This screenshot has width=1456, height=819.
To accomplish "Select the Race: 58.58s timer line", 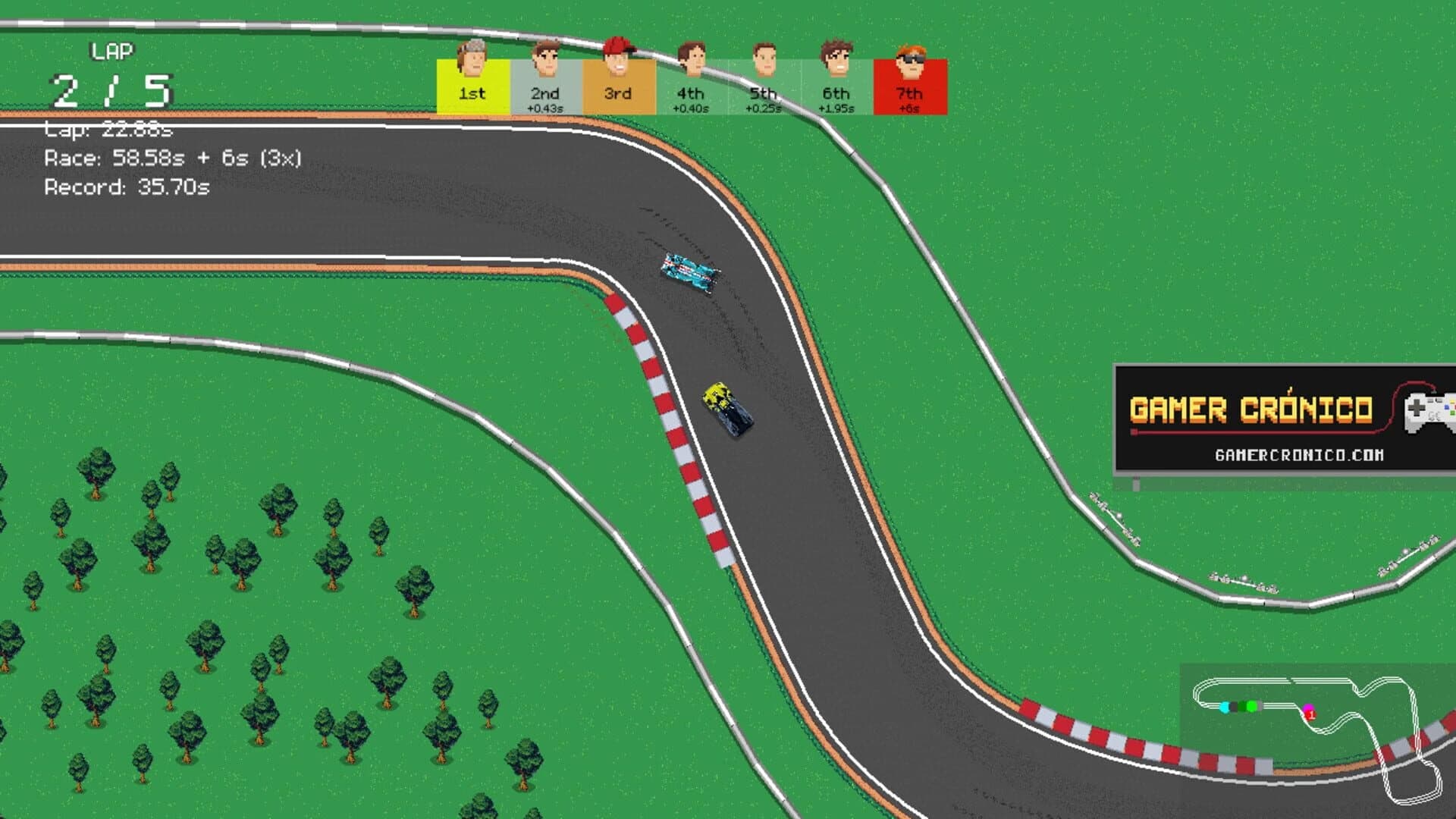I will pyautogui.click(x=174, y=157).
